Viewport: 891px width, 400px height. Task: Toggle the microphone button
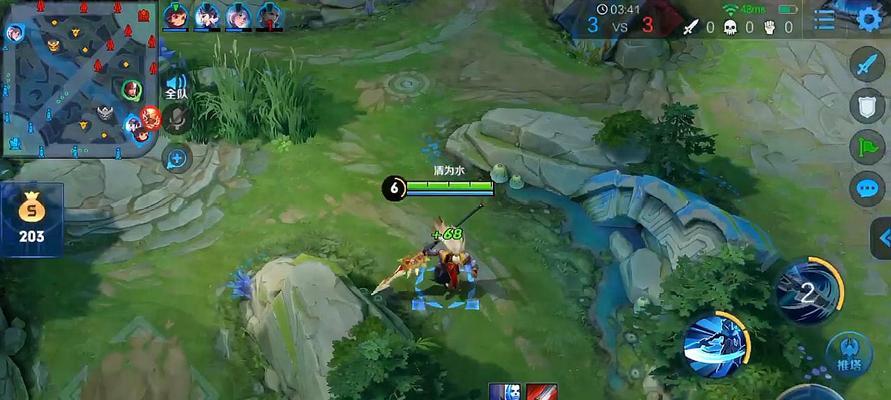178,121
